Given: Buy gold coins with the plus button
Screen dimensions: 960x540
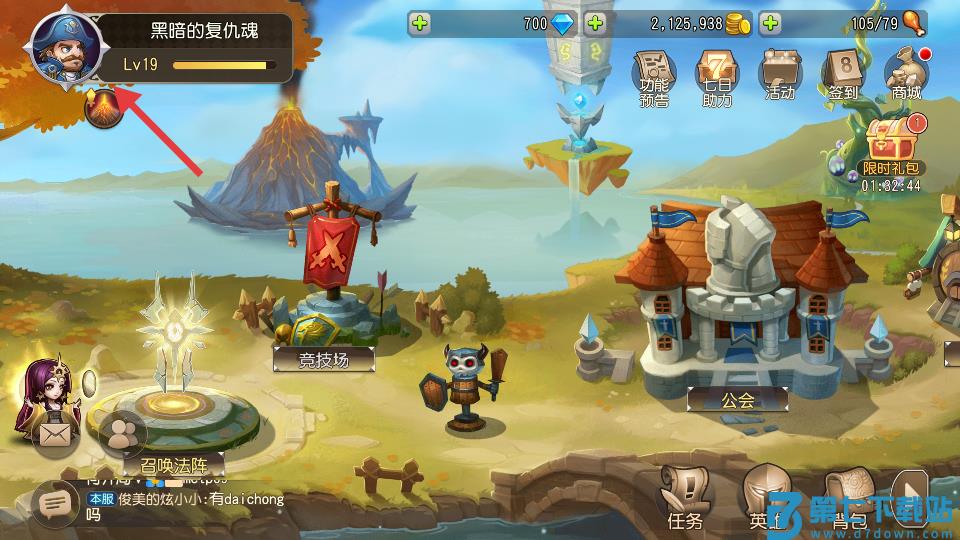Looking at the screenshot, I should click(596, 23).
